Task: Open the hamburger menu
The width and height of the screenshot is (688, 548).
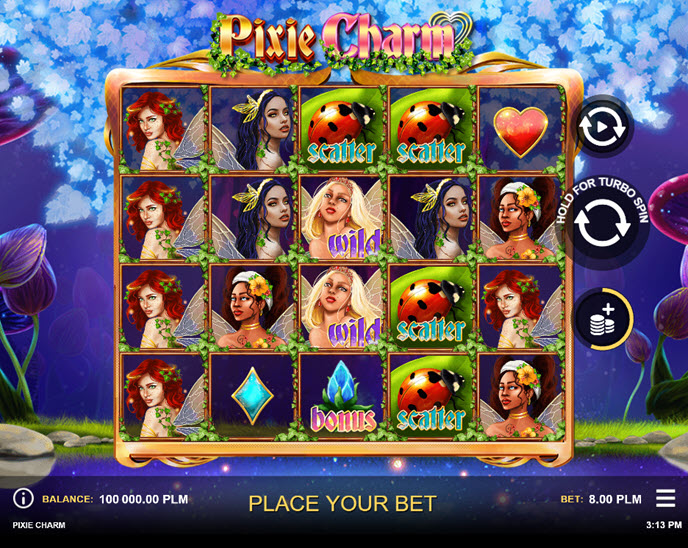Action: (665, 498)
